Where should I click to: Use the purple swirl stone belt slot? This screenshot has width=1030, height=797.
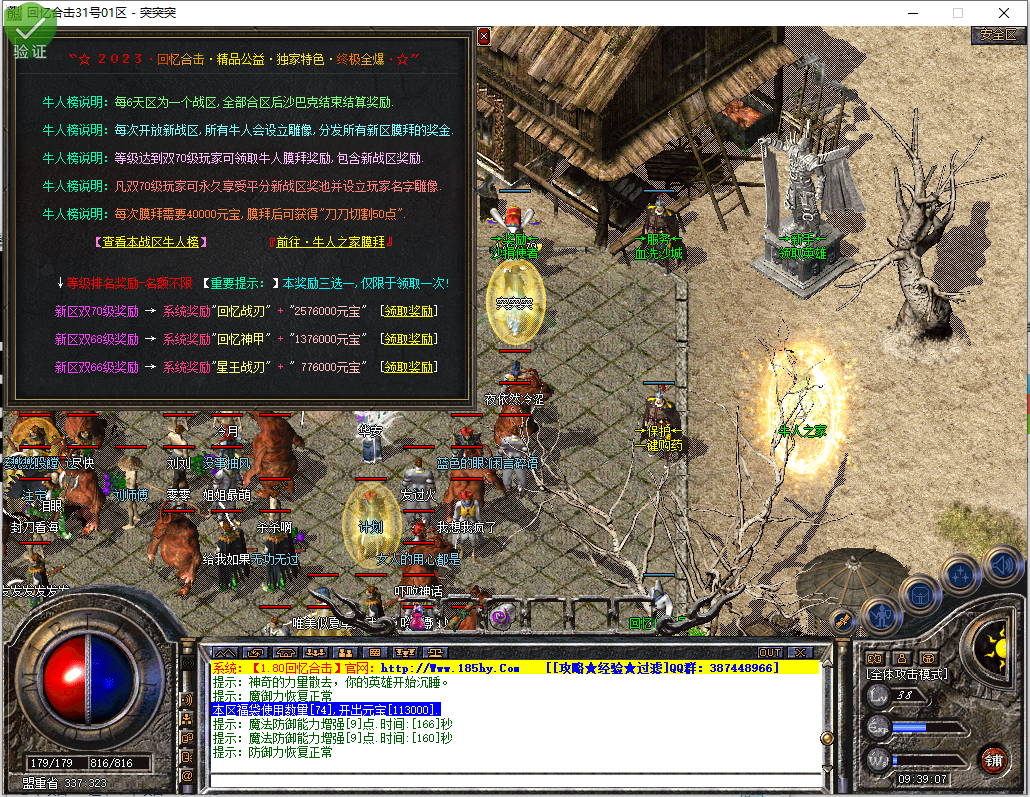click(501, 618)
